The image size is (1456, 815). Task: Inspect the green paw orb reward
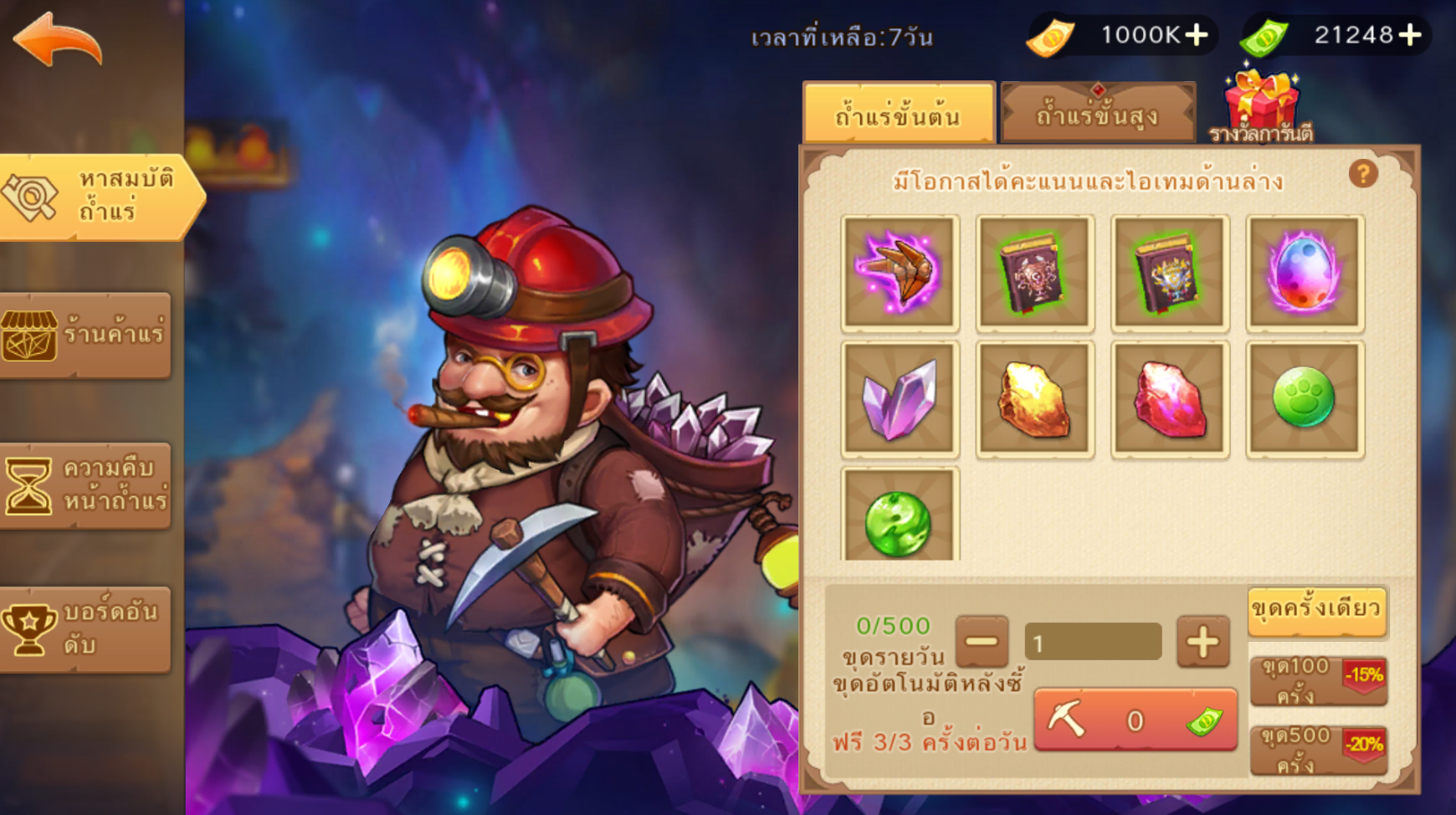click(x=1305, y=399)
